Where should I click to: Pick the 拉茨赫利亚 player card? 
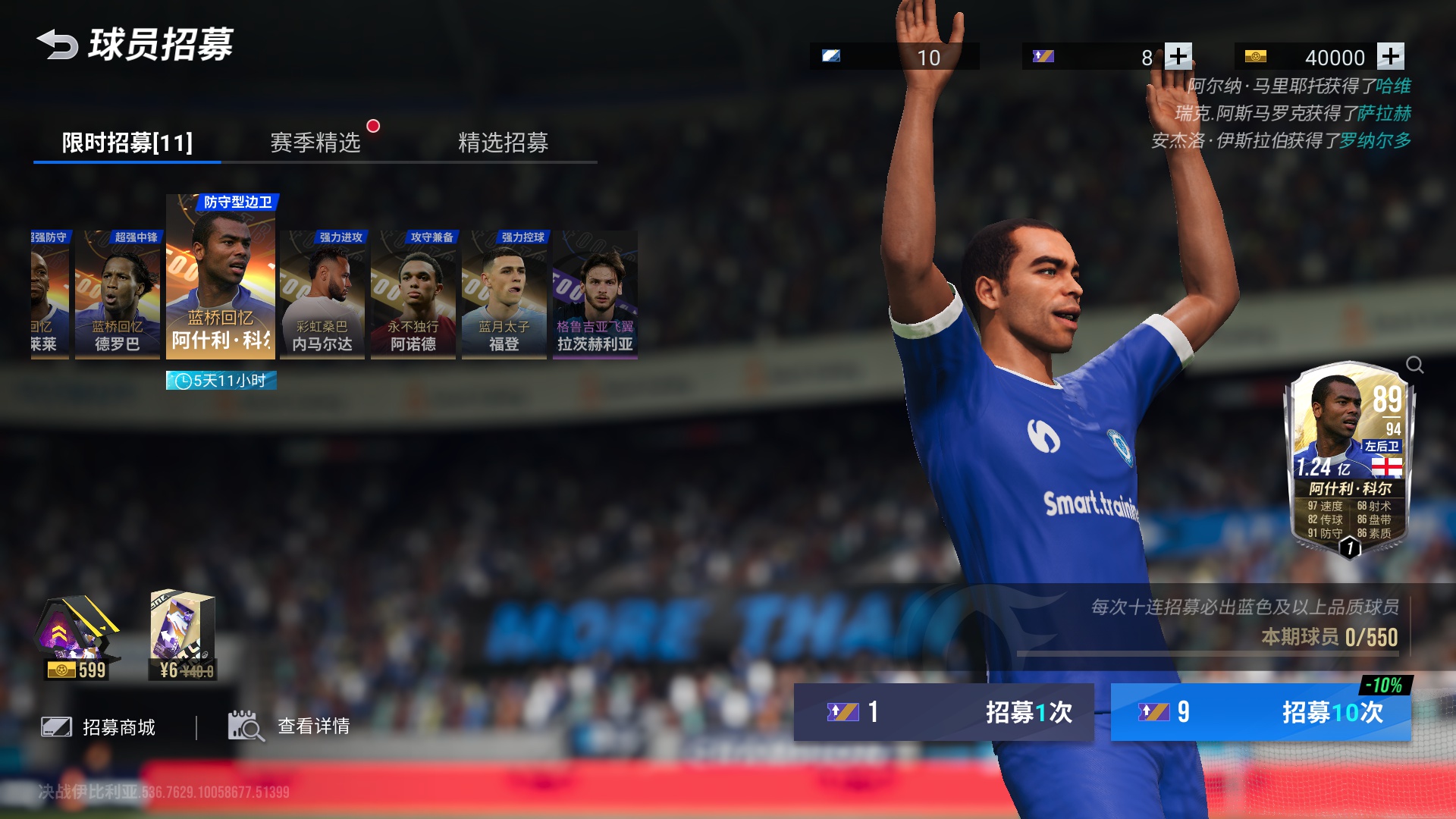[595, 294]
